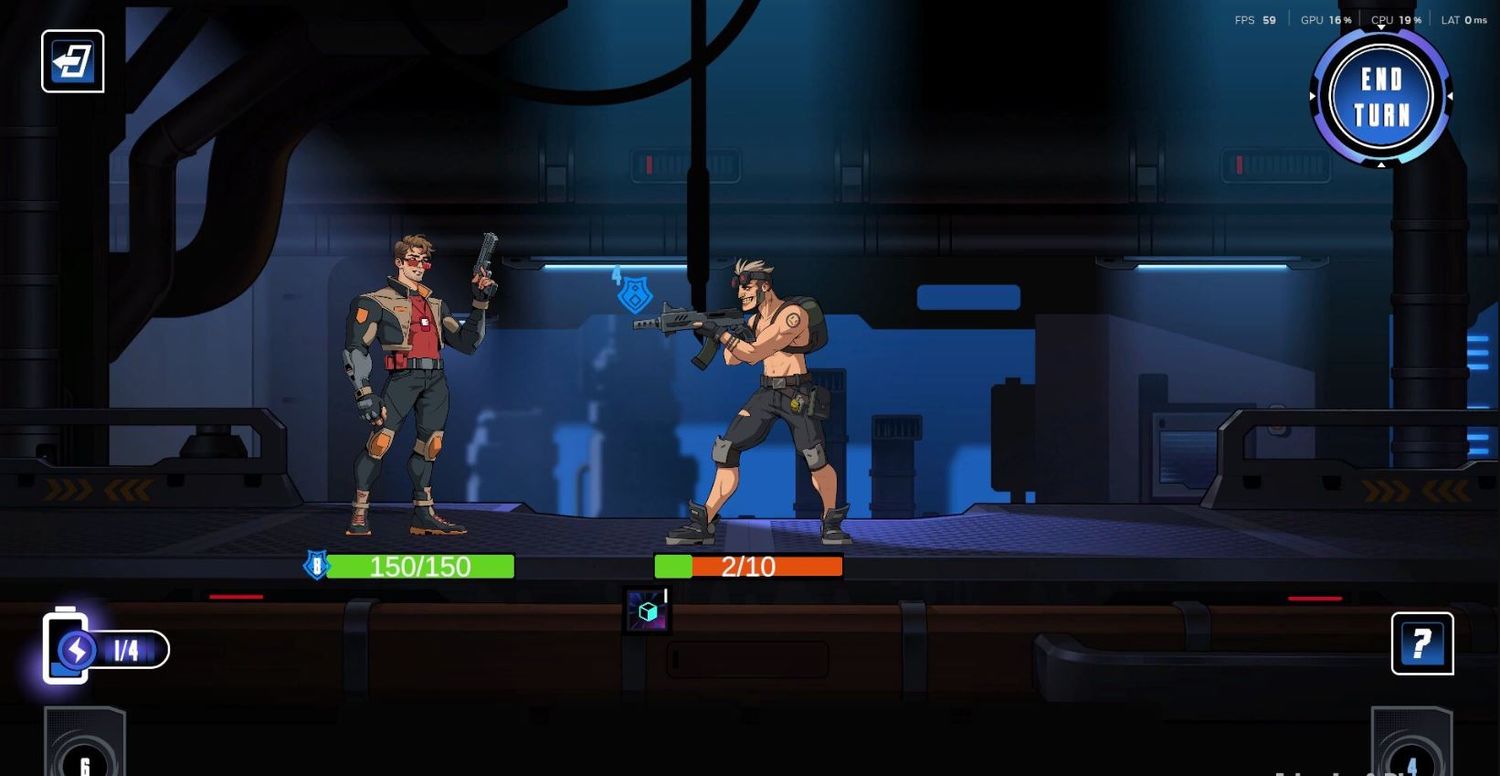Select the cube status icon under enemy

click(x=647, y=611)
